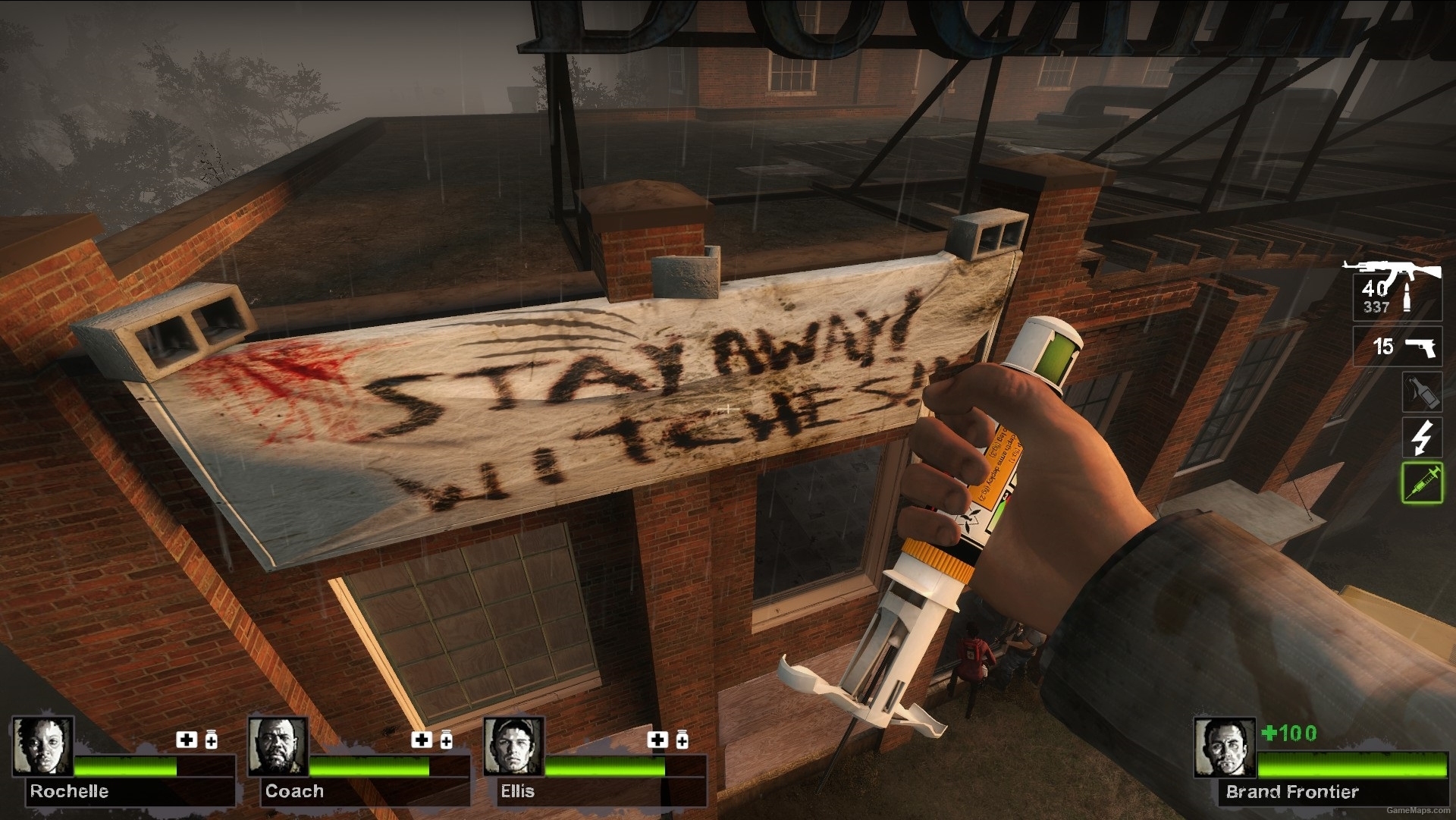Select the pistol icon showing 15 ammo
This screenshot has height=820, width=1456.
[1398, 347]
